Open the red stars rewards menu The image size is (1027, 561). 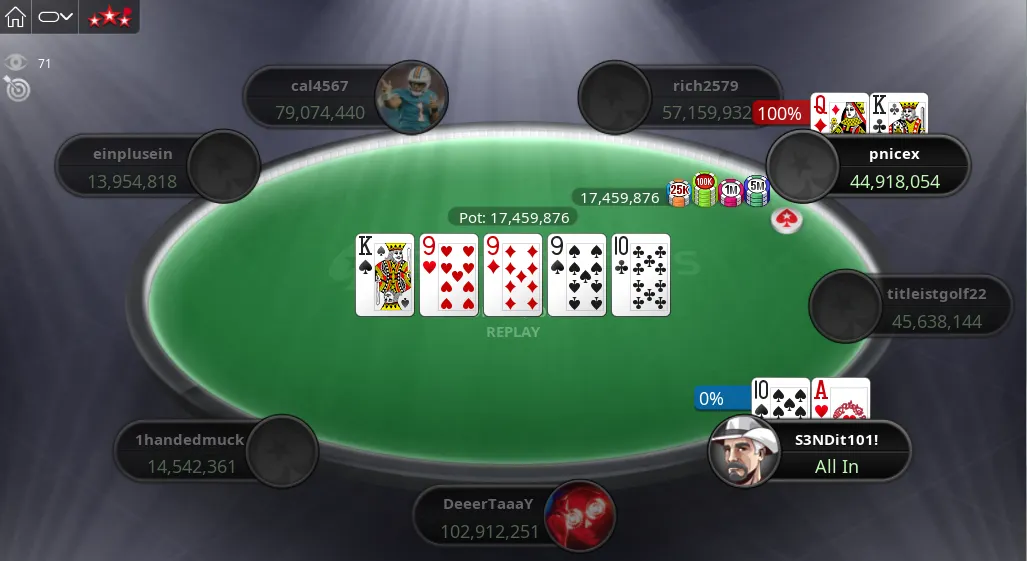click(x=109, y=17)
